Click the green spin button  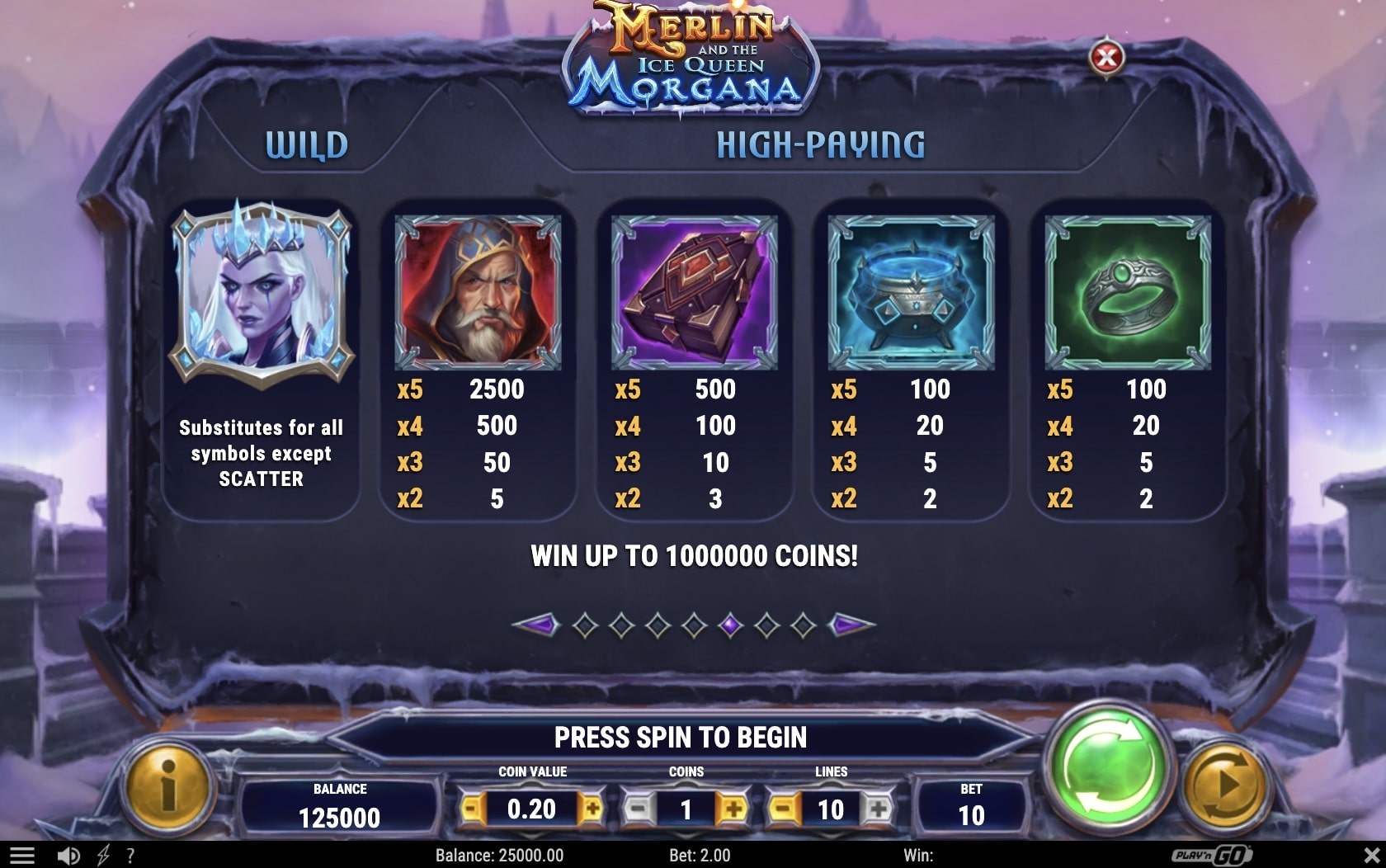pyautogui.click(x=1107, y=771)
